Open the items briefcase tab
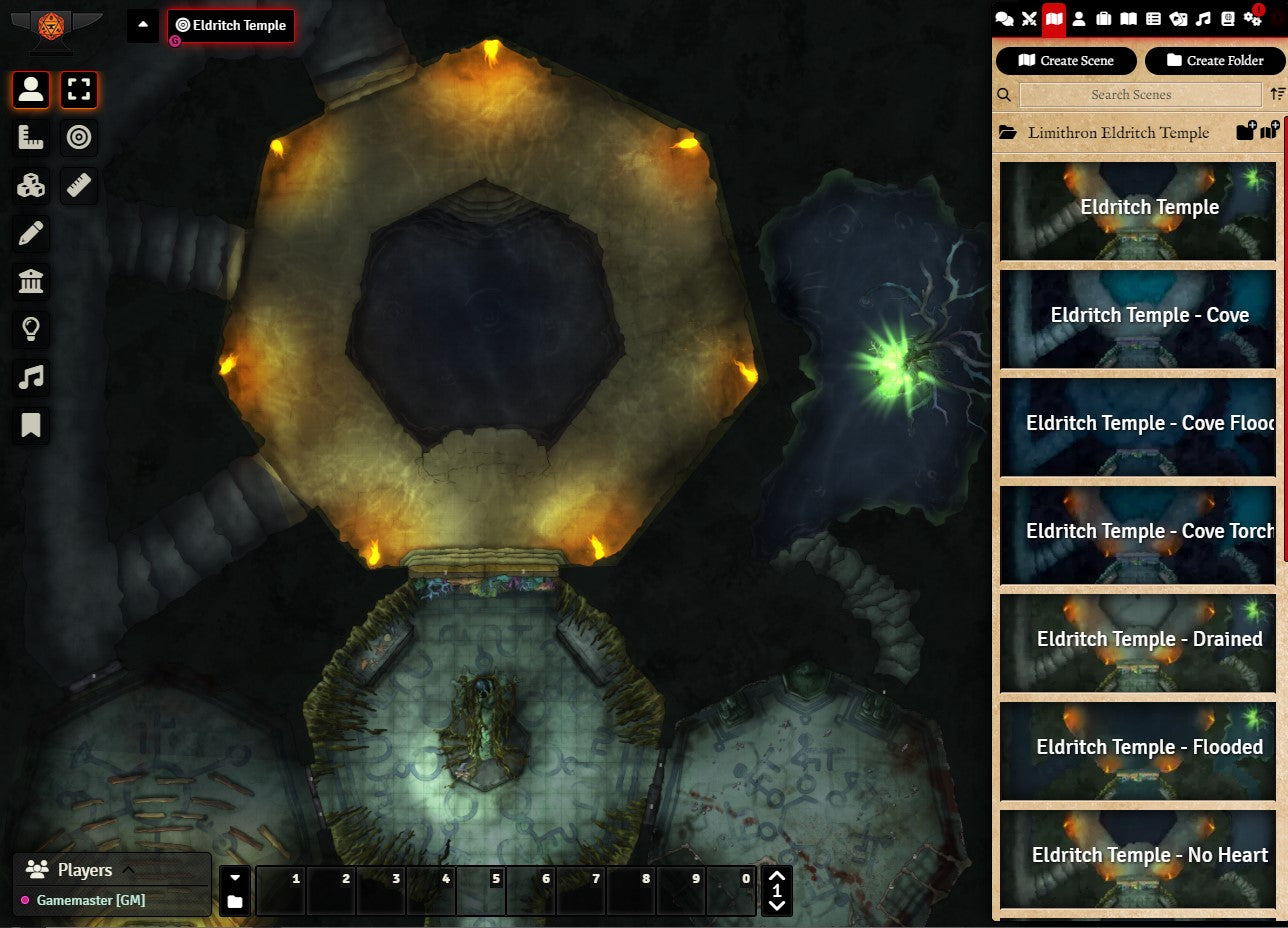Image resolution: width=1288 pixels, height=928 pixels. tap(1104, 19)
